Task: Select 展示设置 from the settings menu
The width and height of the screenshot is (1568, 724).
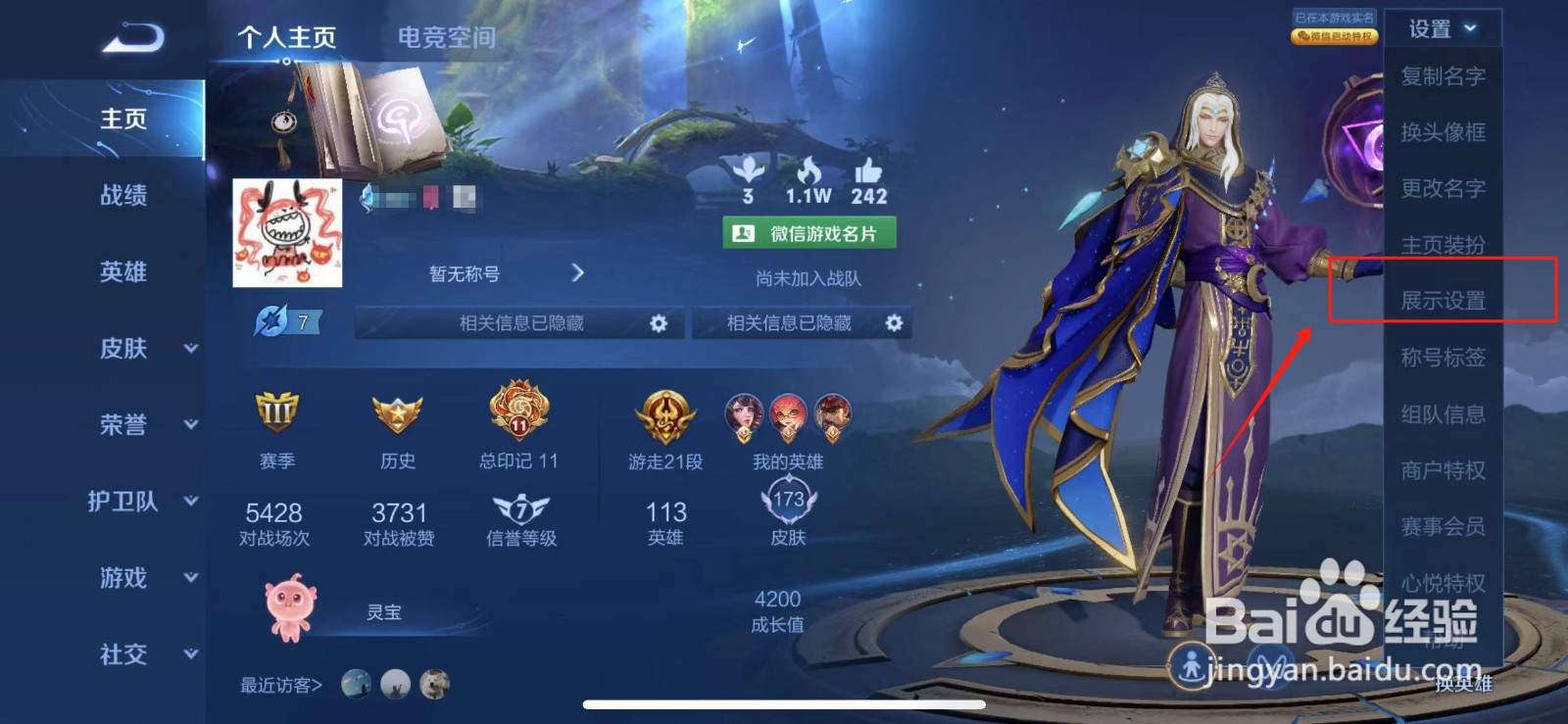Action: click(x=1442, y=302)
